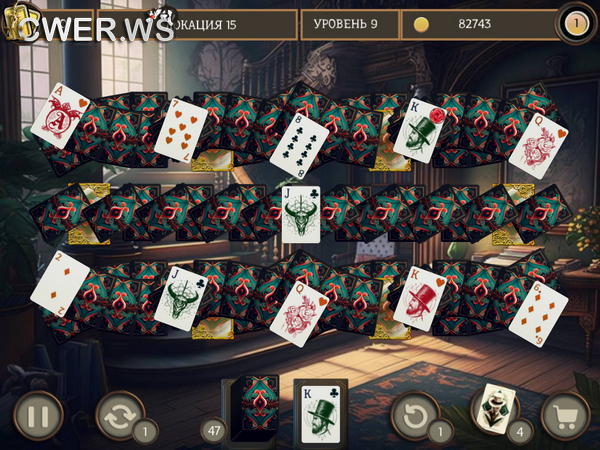Select the 2 of diamonds card
The image size is (600, 450).
(60, 280)
